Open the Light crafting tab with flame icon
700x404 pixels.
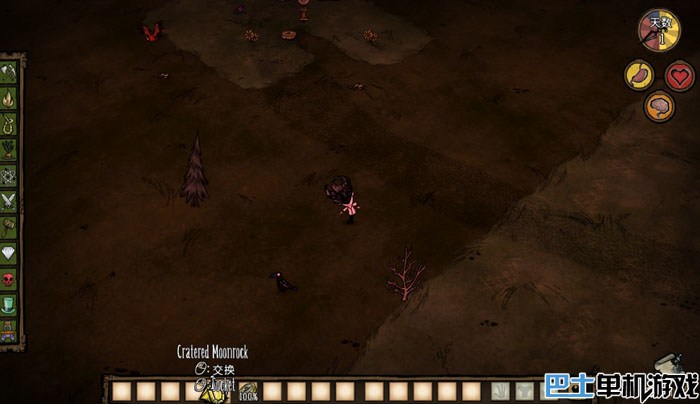coord(9,99)
